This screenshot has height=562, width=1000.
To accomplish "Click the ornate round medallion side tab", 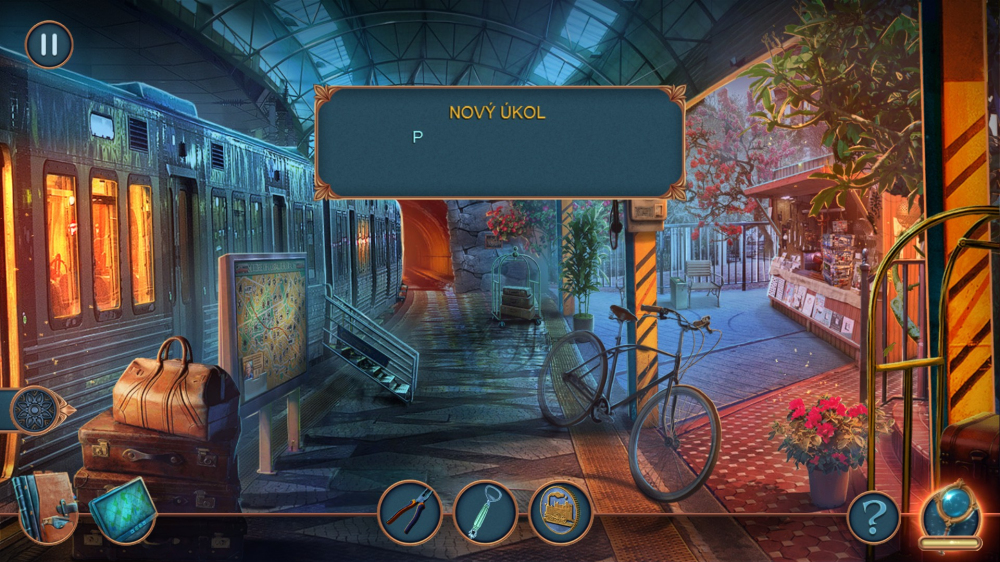I will (x=36, y=410).
